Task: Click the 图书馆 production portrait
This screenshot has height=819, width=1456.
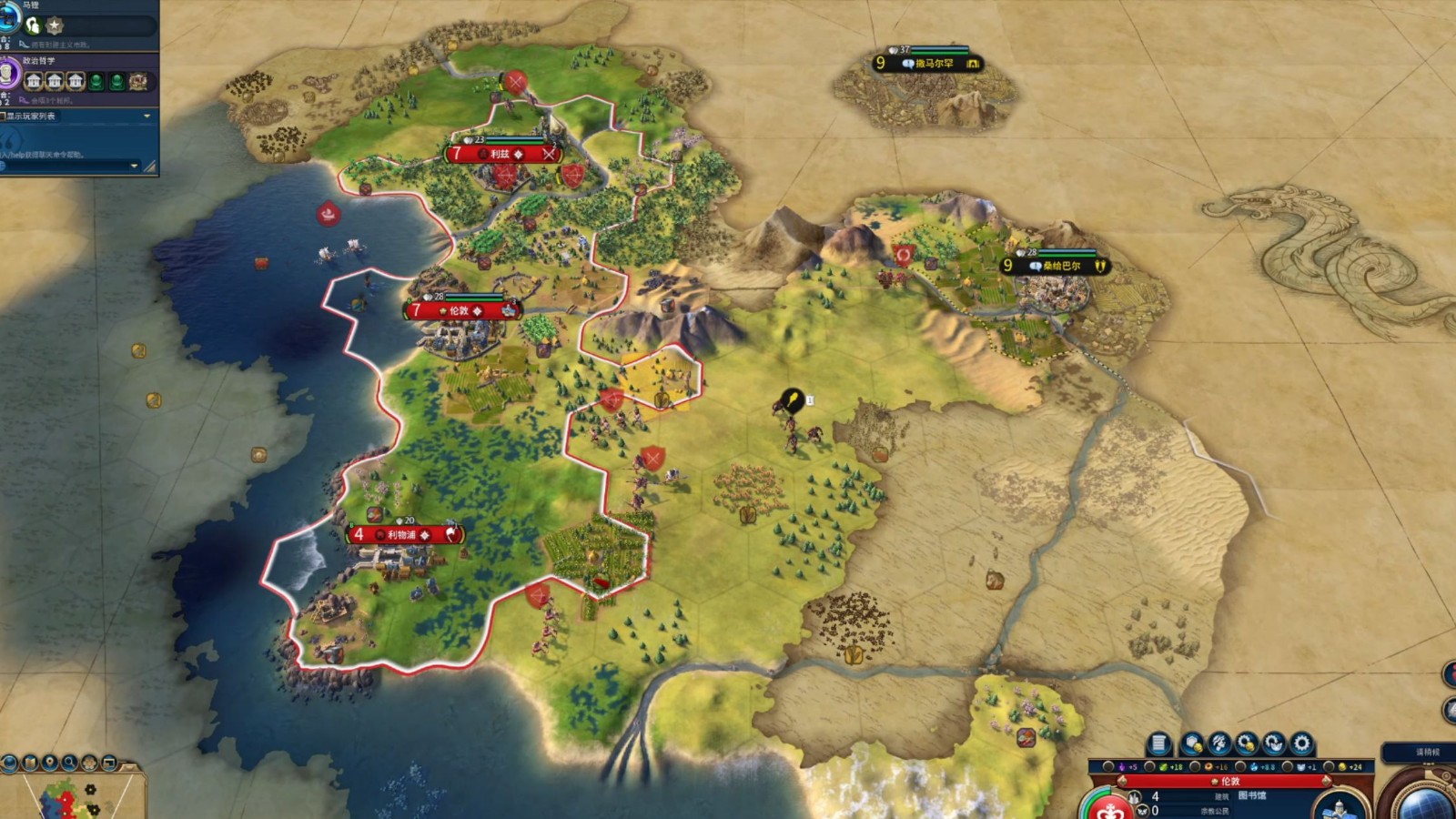Action: pyautogui.click(x=1338, y=805)
